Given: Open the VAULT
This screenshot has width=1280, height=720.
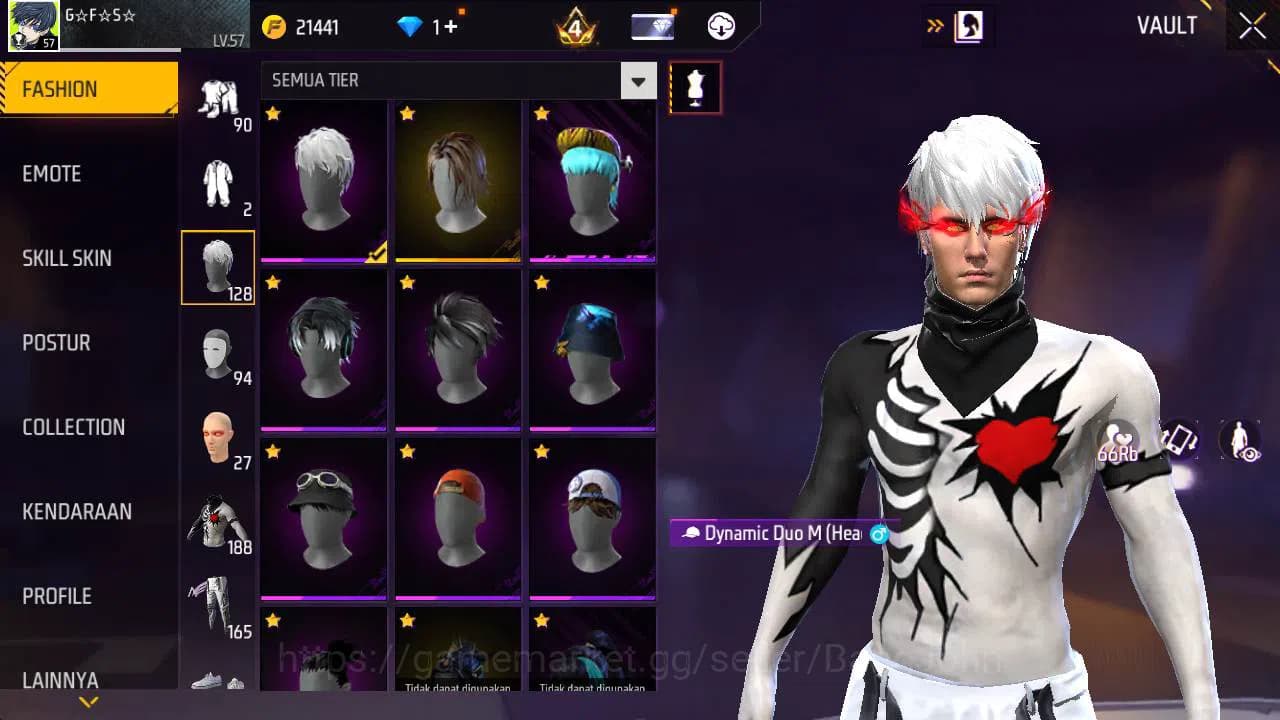Looking at the screenshot, I should (x=1166, y=26).
